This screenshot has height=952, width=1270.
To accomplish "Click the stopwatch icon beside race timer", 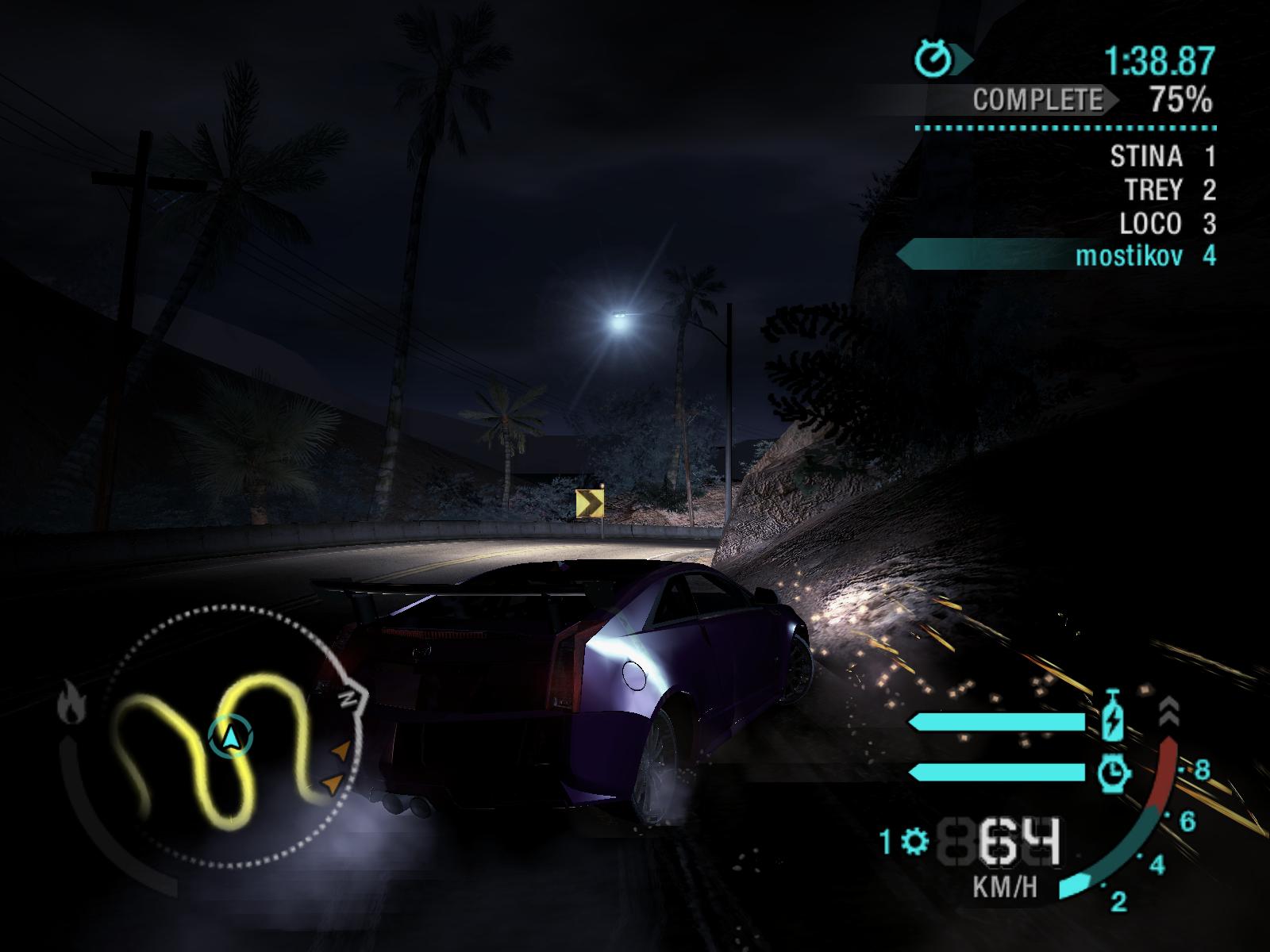I will pyautogui.click(x=933, y=59).
